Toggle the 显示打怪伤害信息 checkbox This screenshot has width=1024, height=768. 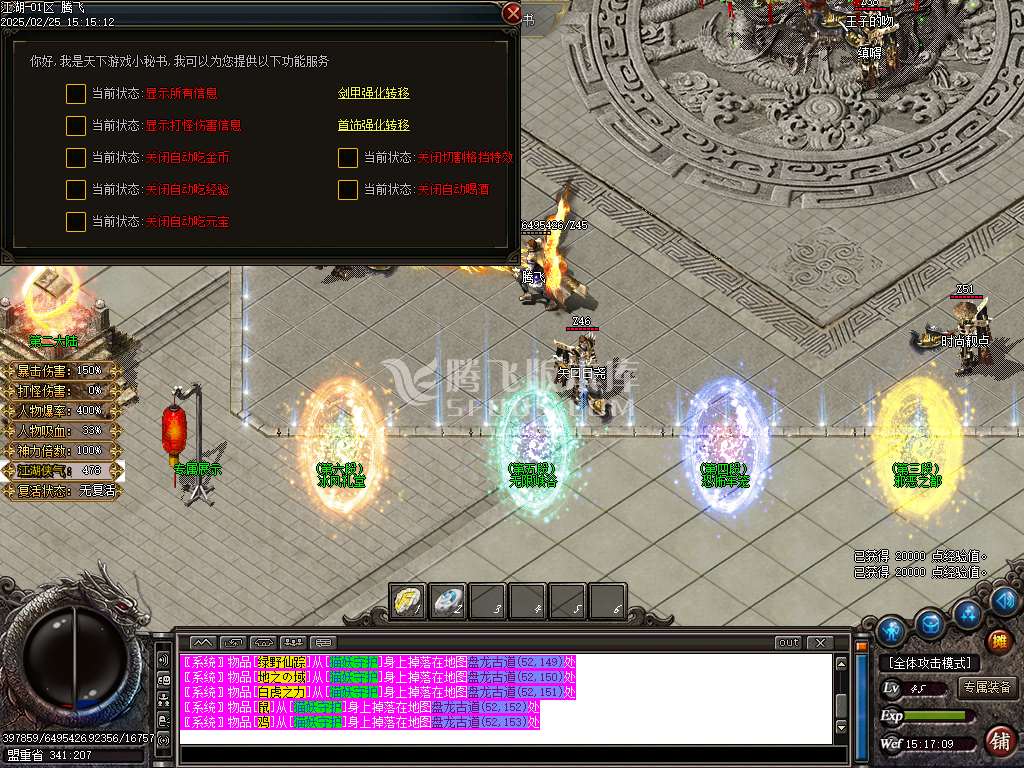pos(76,126)
